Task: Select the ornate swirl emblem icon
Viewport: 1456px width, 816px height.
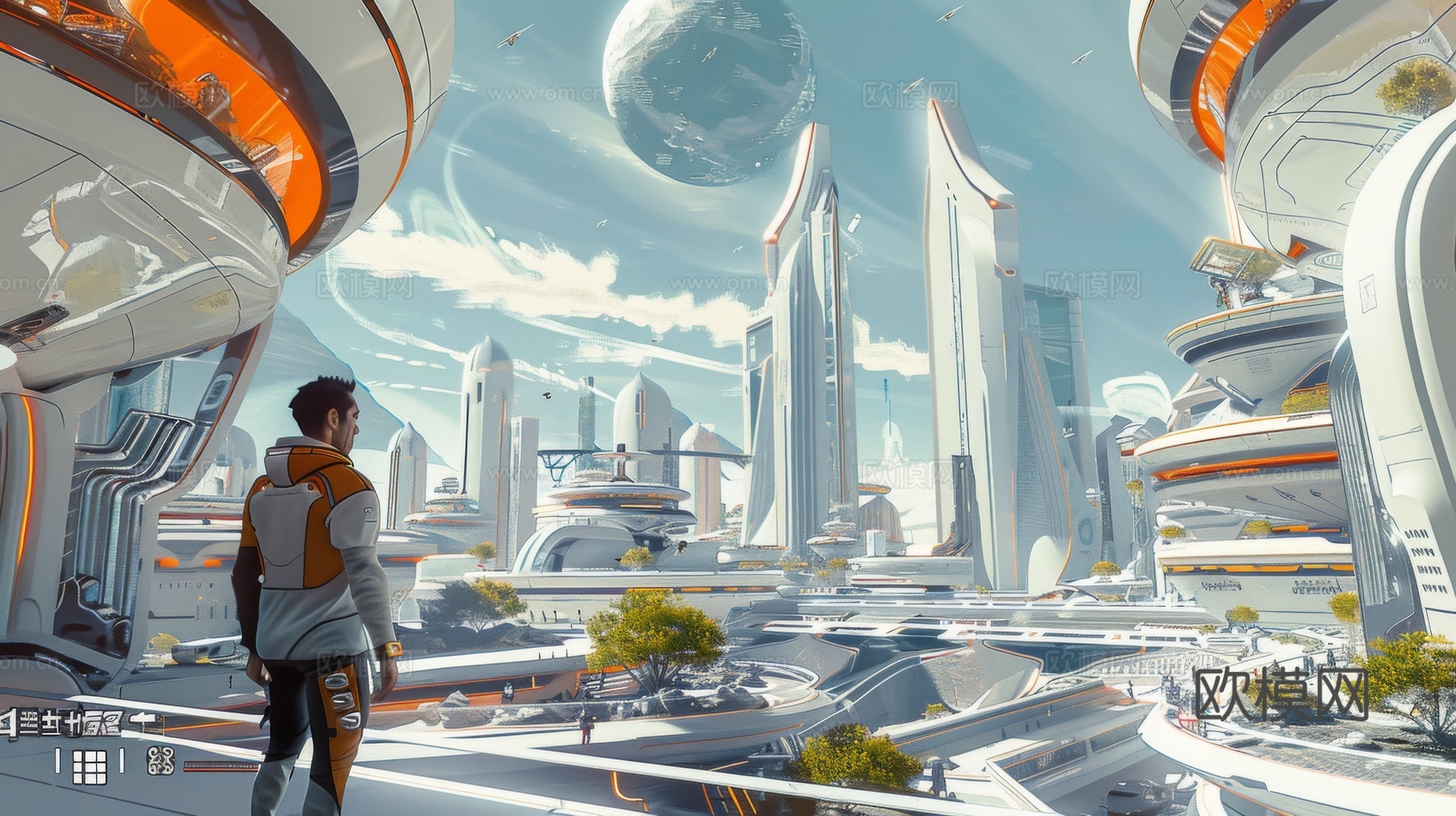Action: [160, 760]
